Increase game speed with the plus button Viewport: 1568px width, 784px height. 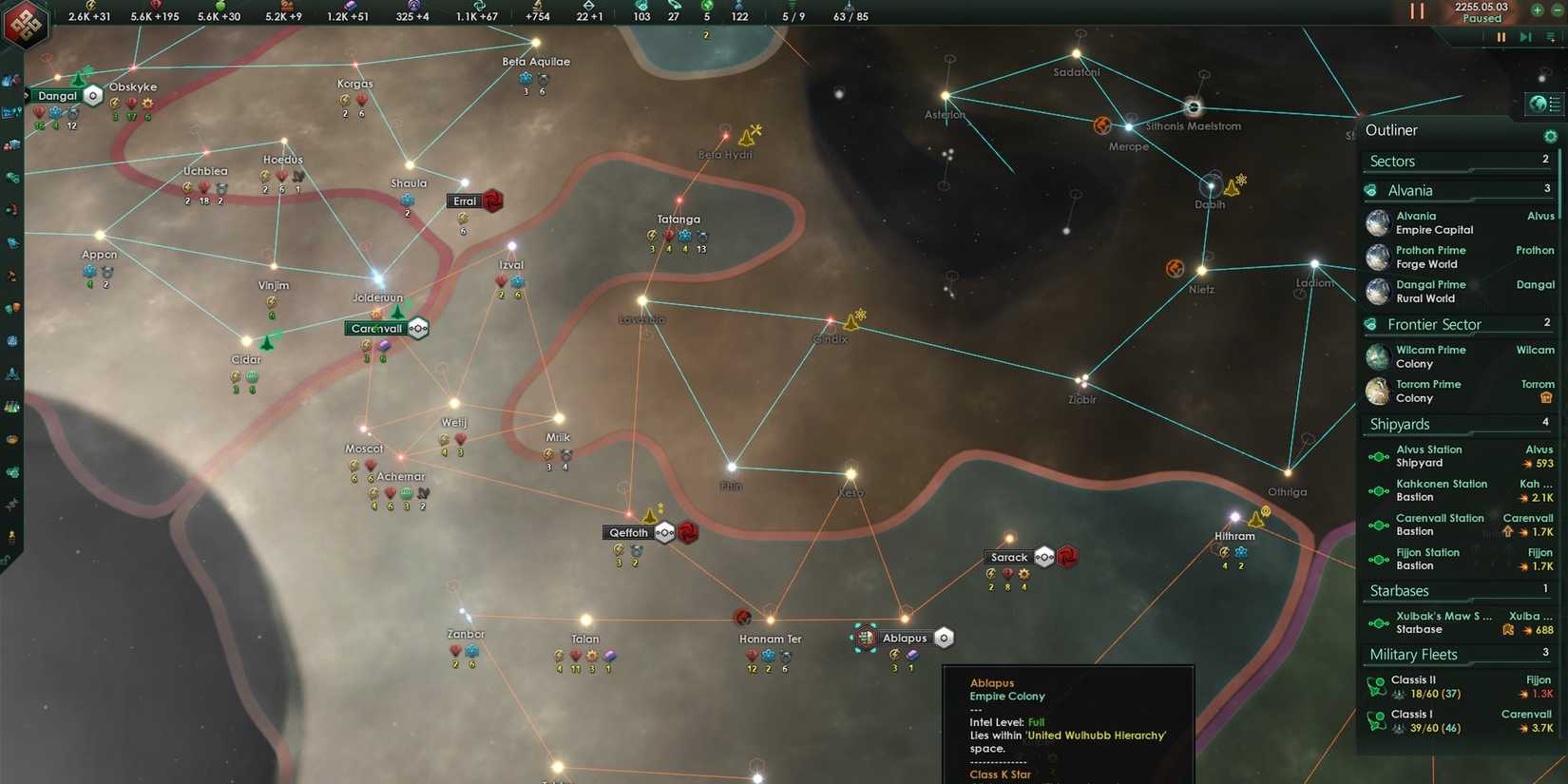[1536, 10]
